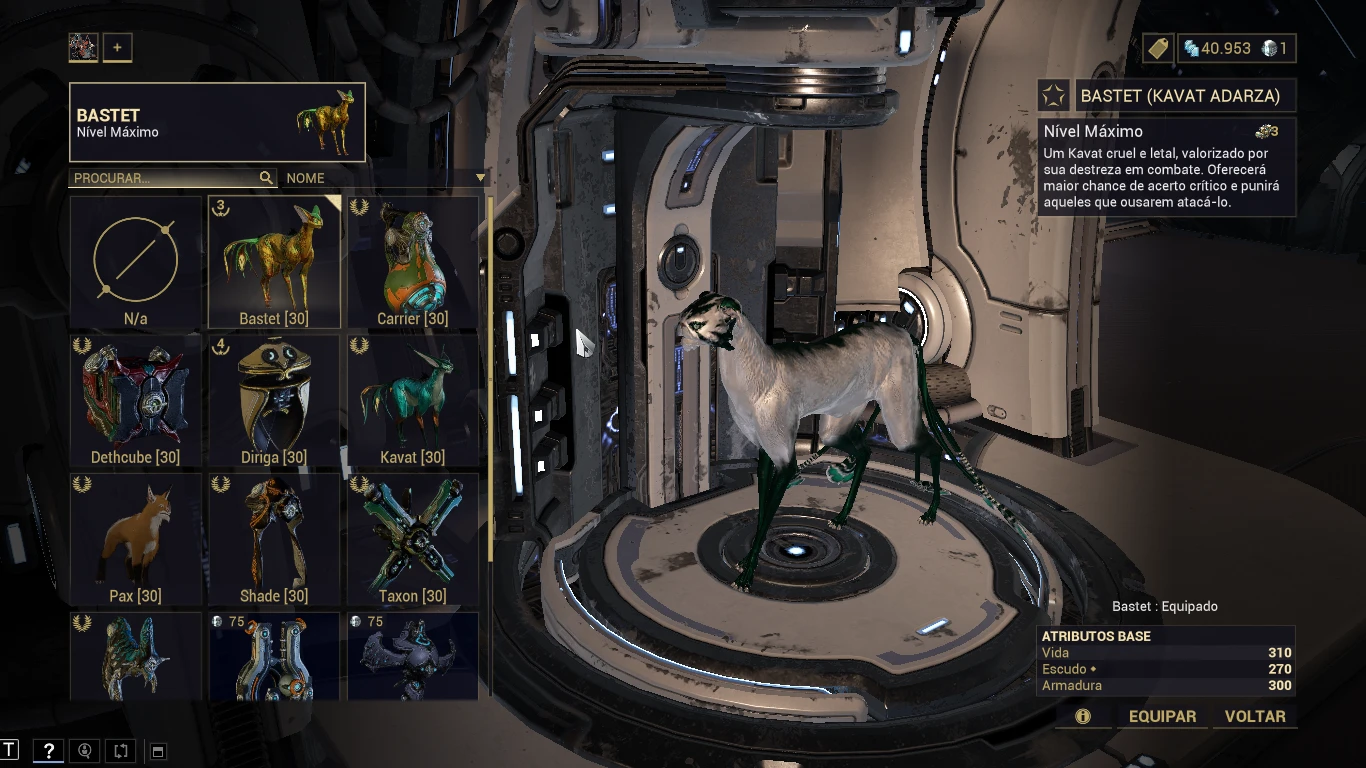Screen dimensions: 1366x768
Task: Choose the Kavat [30] companion
Action: [412, 401]
